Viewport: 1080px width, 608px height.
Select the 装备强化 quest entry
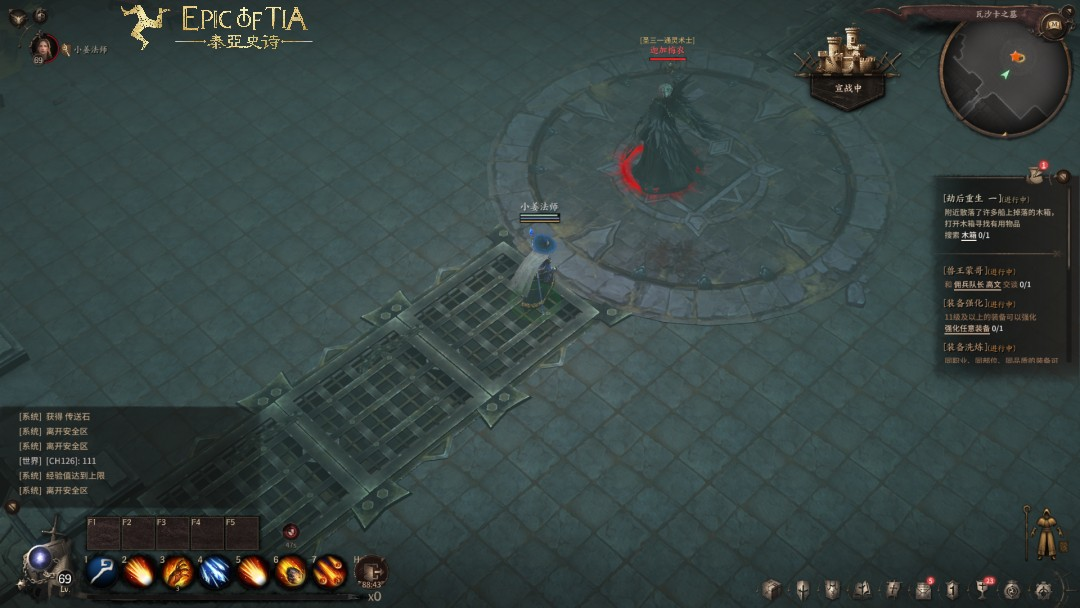click(x=966, y=303)
